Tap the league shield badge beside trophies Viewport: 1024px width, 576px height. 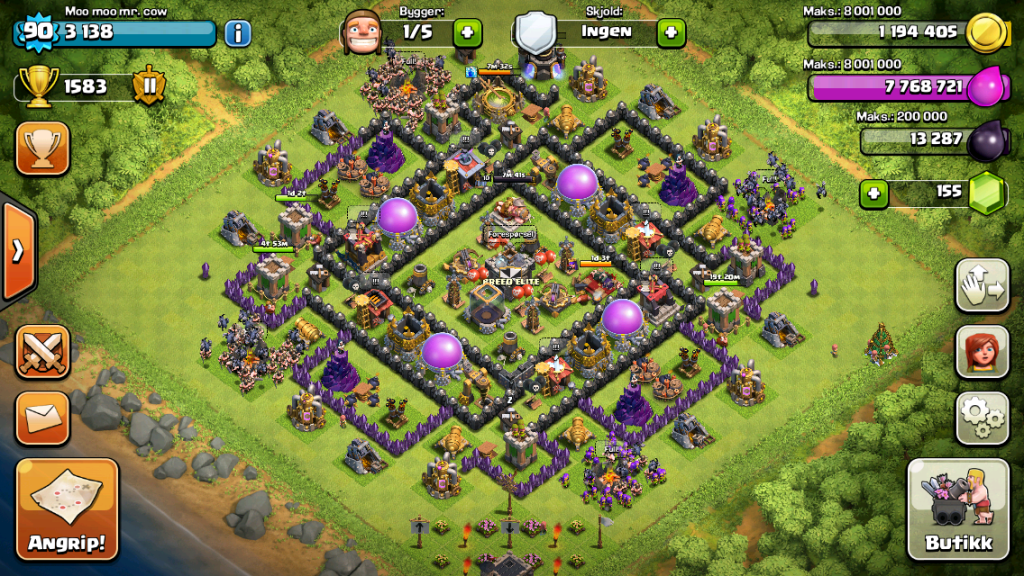[x=148, y=86]
